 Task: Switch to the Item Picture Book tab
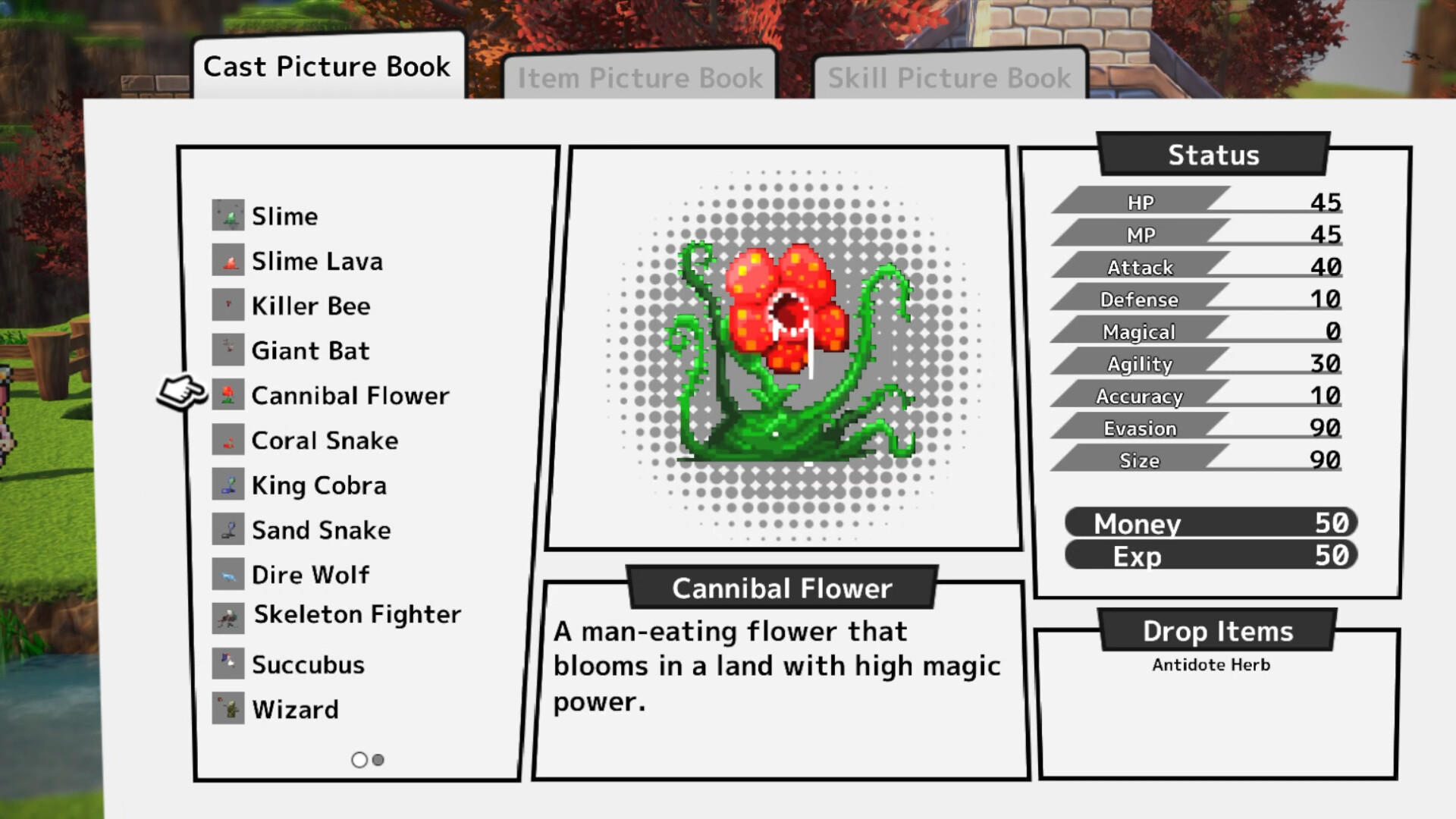[641, 77]
